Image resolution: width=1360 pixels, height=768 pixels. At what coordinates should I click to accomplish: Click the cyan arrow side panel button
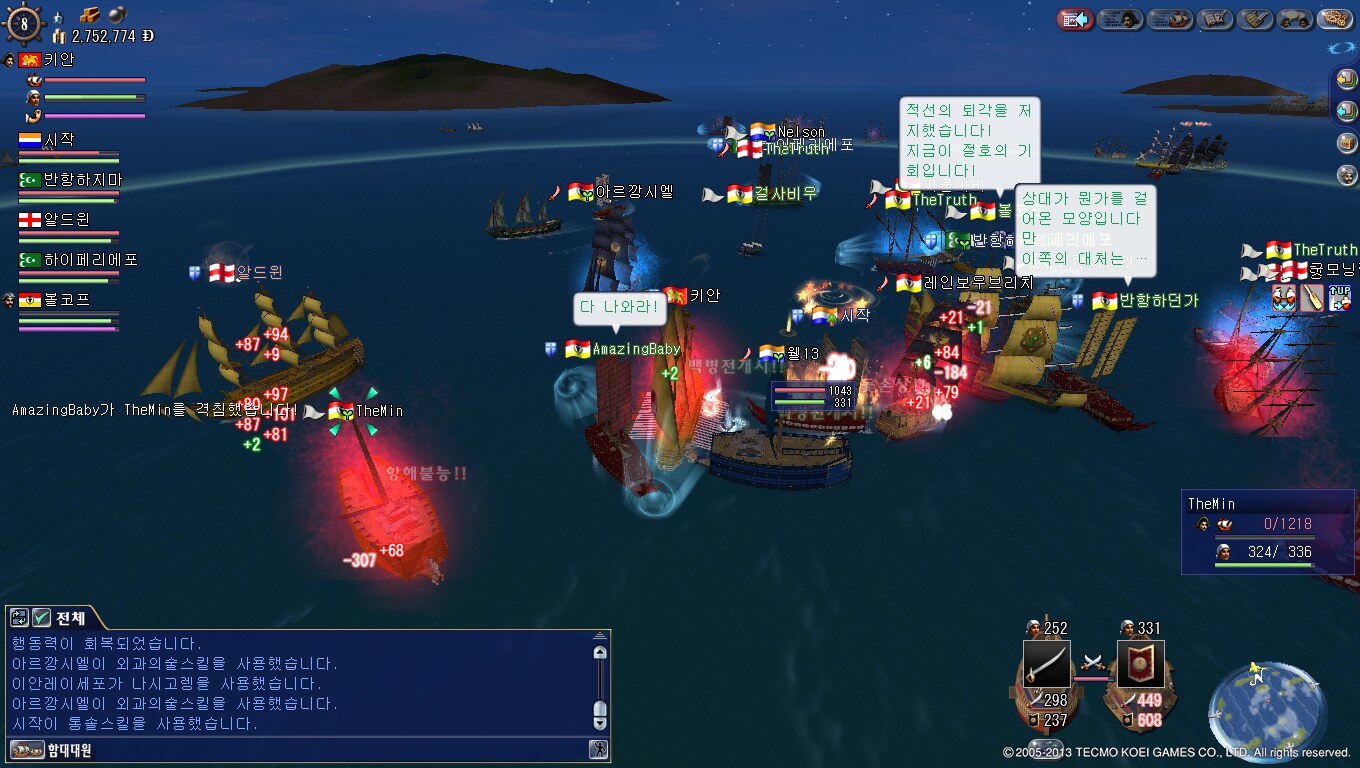(1347, 110)
